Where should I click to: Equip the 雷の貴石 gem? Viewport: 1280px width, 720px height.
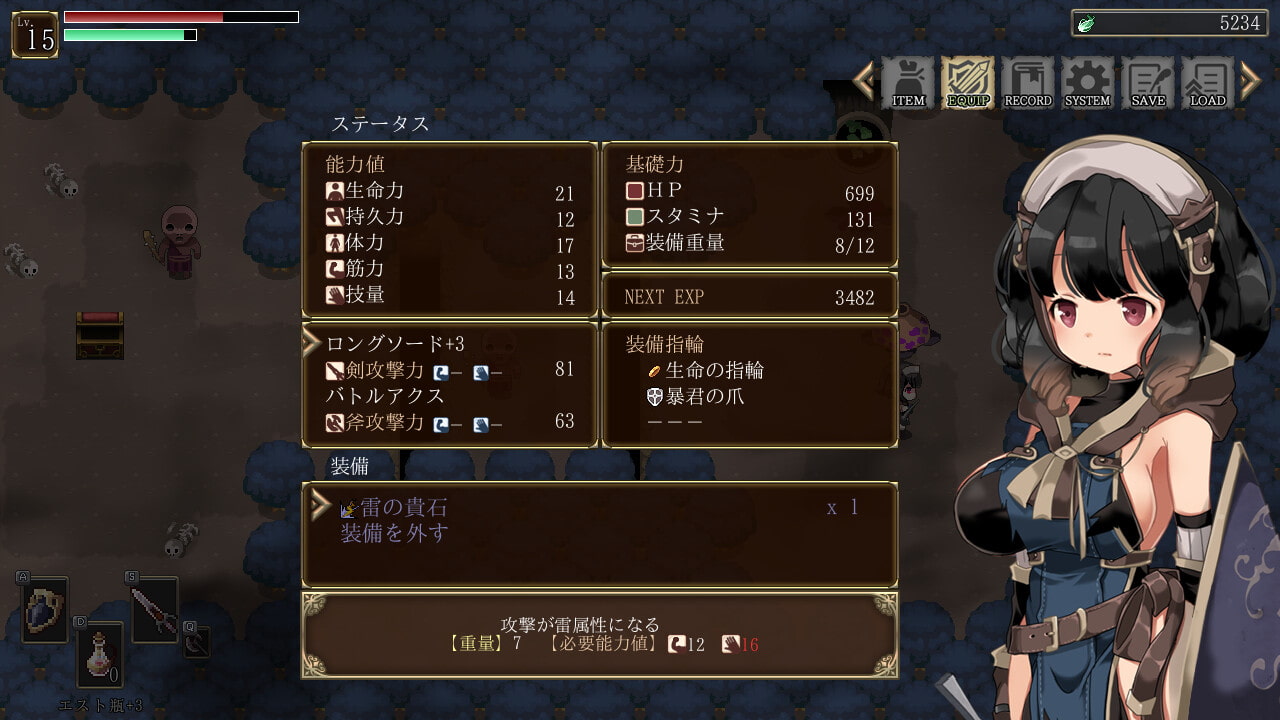pyautogui.click(x=404, y=507)
